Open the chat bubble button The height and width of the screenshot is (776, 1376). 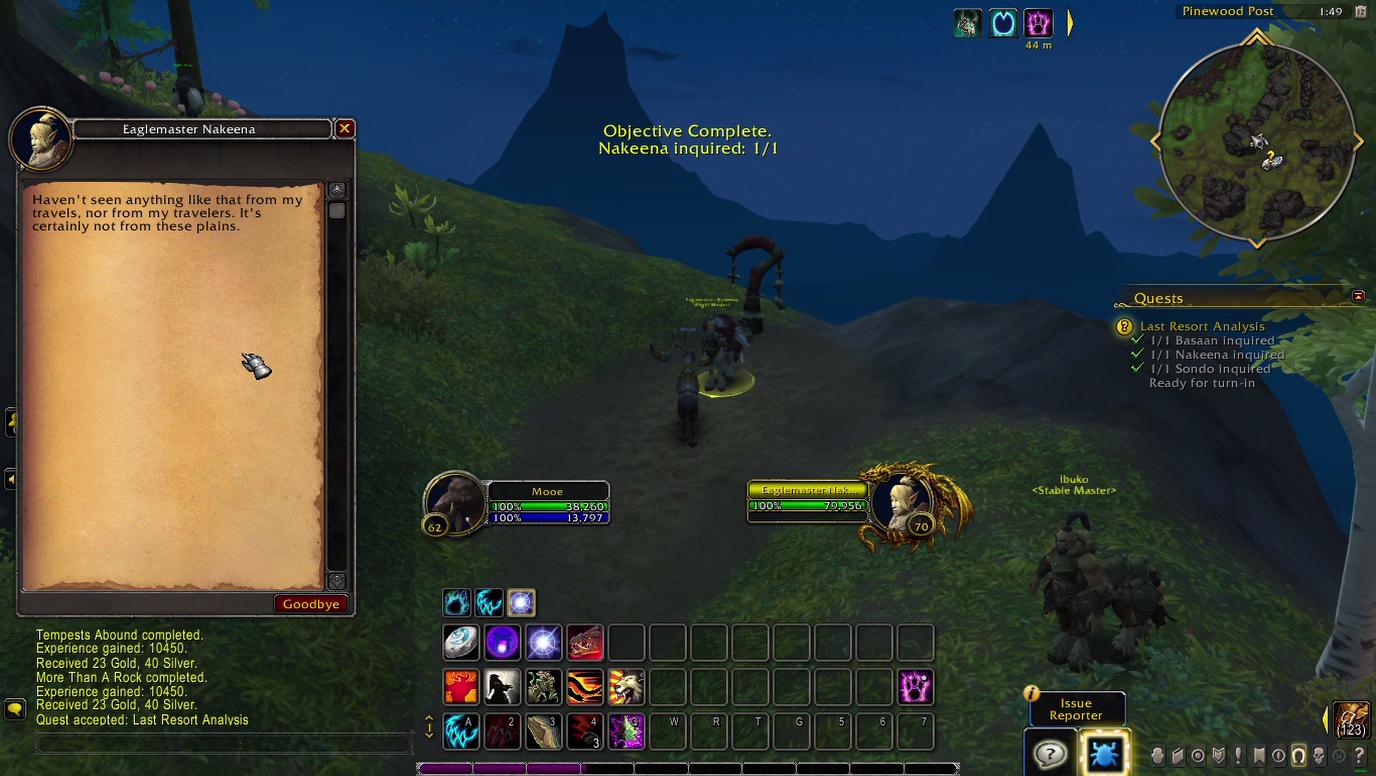point(15,709)
